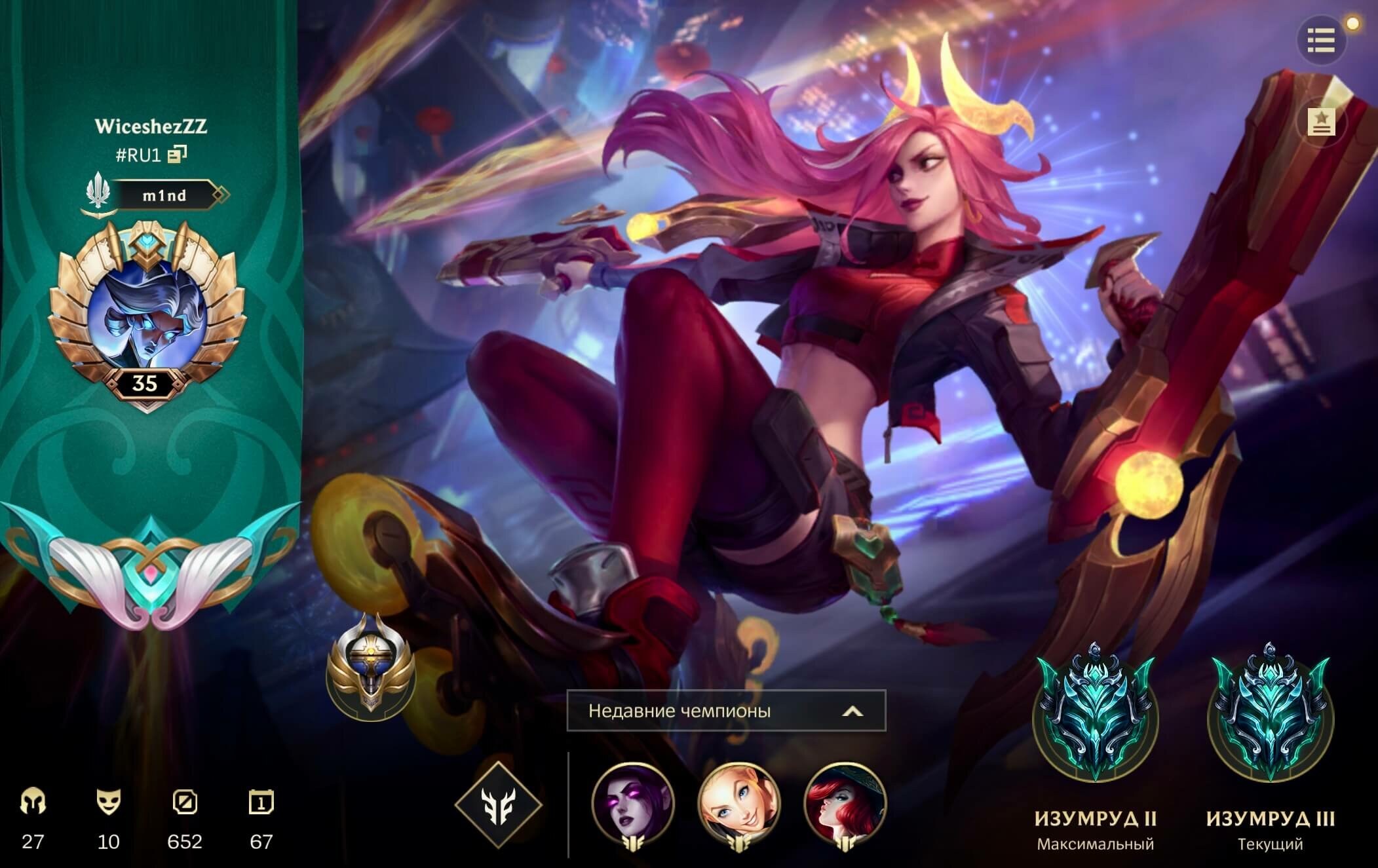The height and width of the screenshot is (868, 1378).
Task: Click the teal winged banner crest
Action: 150,565
